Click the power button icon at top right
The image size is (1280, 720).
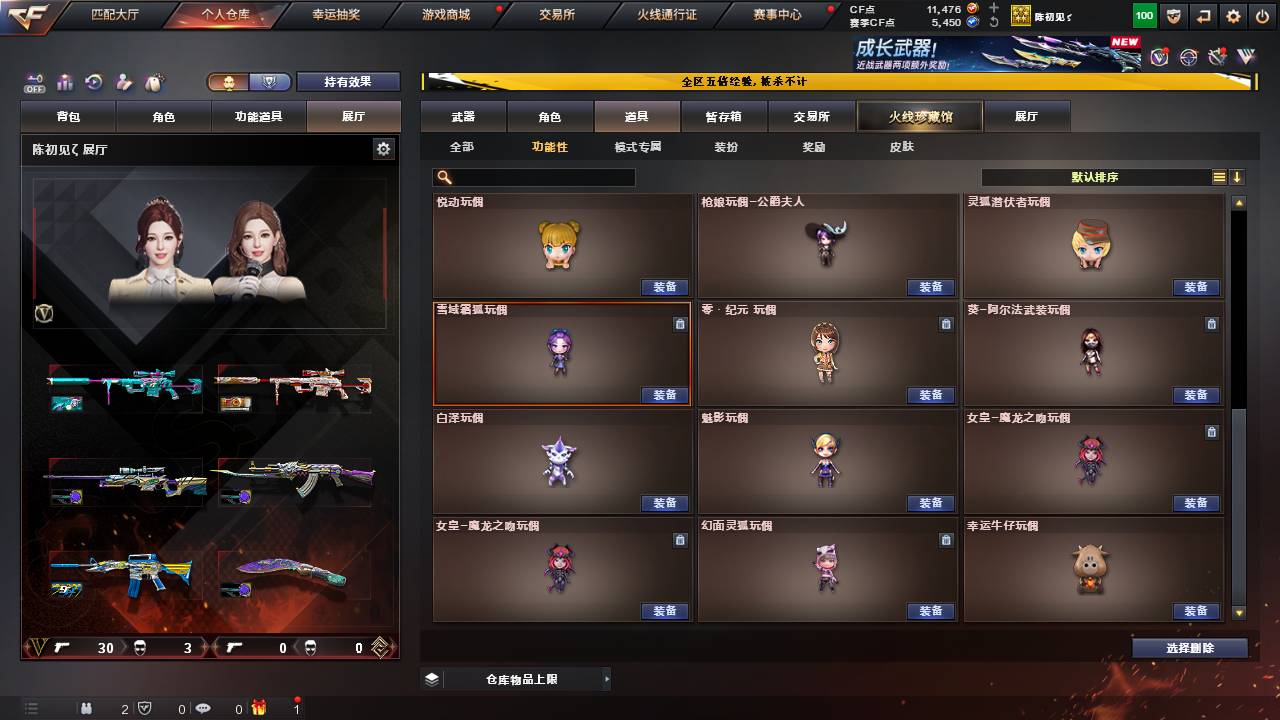pos(1261,14)
